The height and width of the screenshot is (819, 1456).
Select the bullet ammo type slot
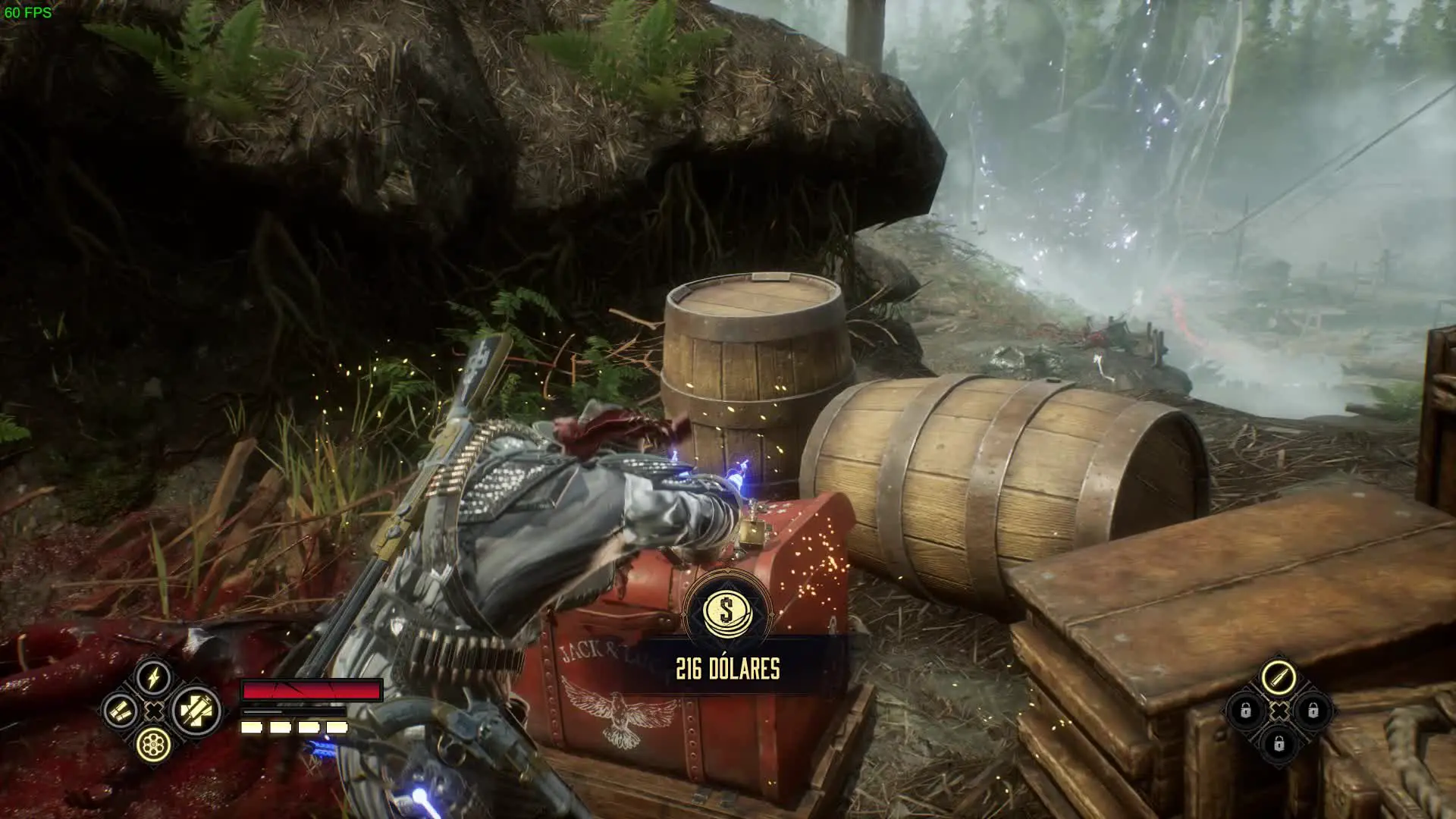1279,677
